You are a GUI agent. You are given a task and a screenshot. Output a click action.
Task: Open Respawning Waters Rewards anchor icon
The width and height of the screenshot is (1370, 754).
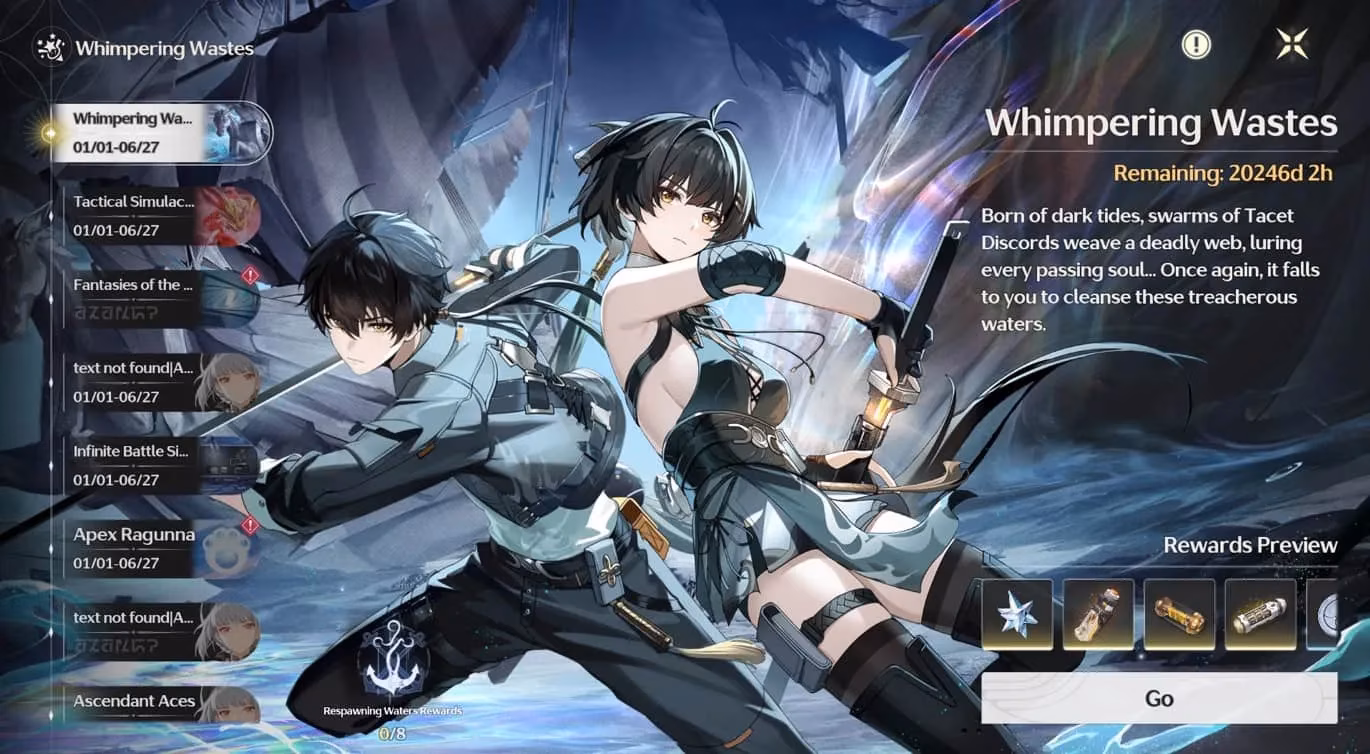pyautogui.click(x=391, y=660)
